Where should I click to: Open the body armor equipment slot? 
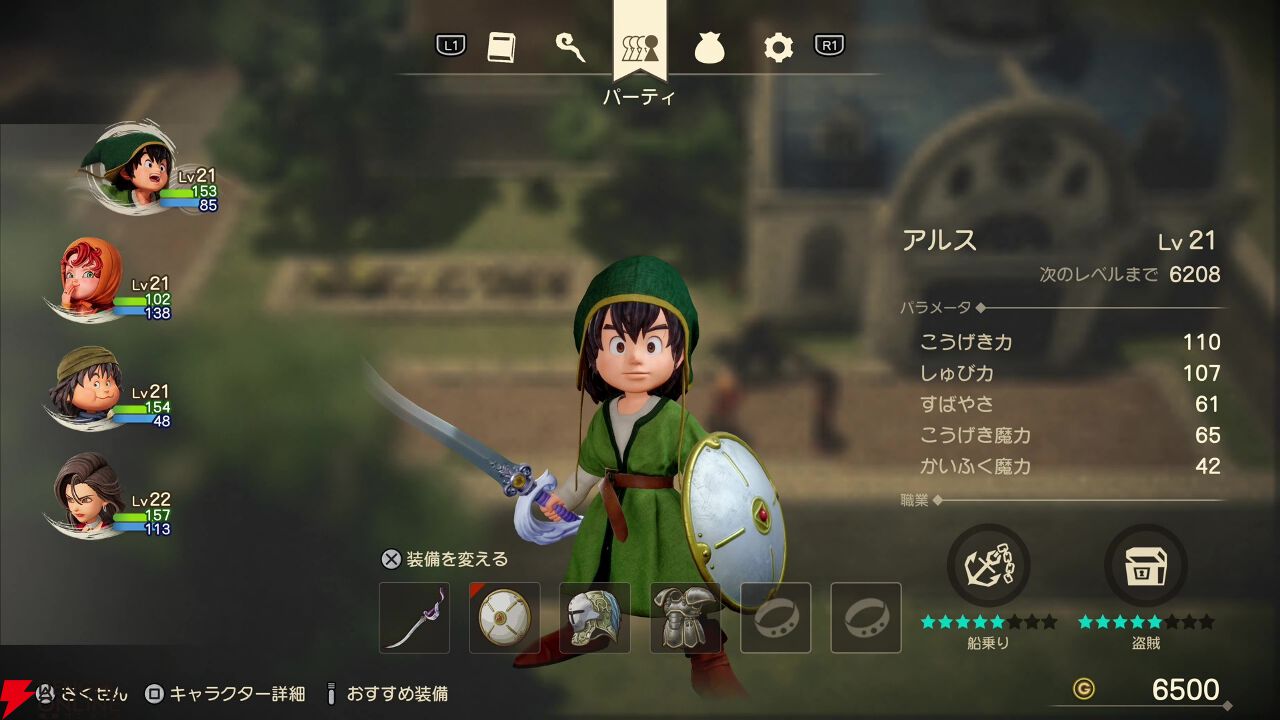685,618
